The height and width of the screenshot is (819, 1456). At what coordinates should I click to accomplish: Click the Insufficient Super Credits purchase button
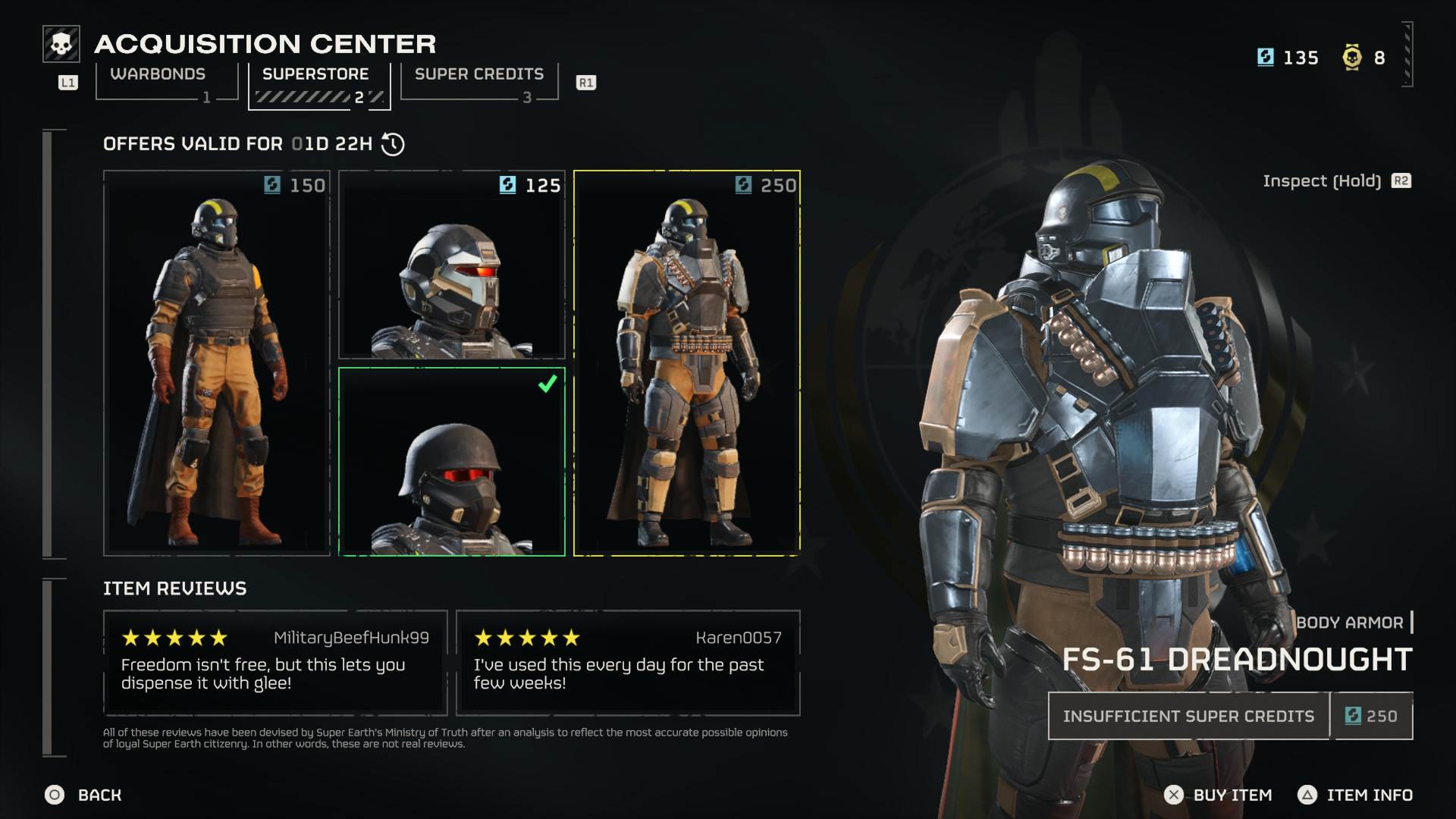tap(1188, 715)
